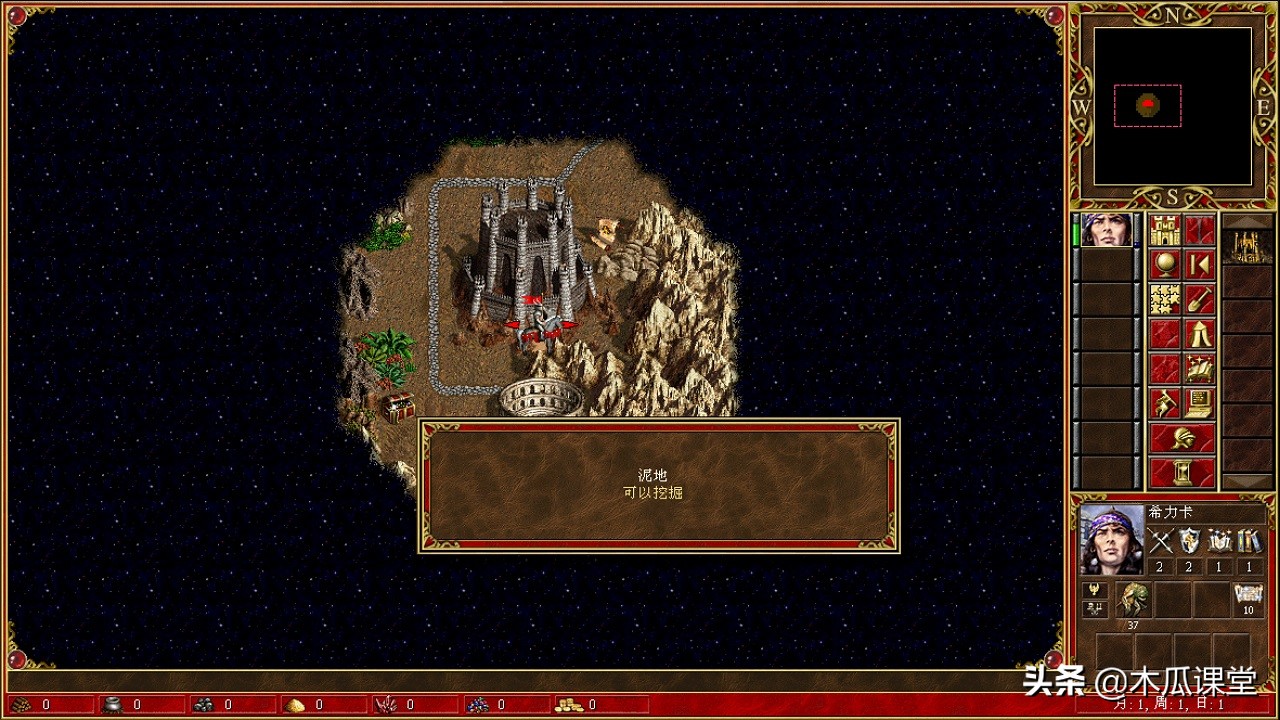This screenshot has height=720, width=1280.
Task: Select the hero portrait in the hero list
Action: [1107, 230]
